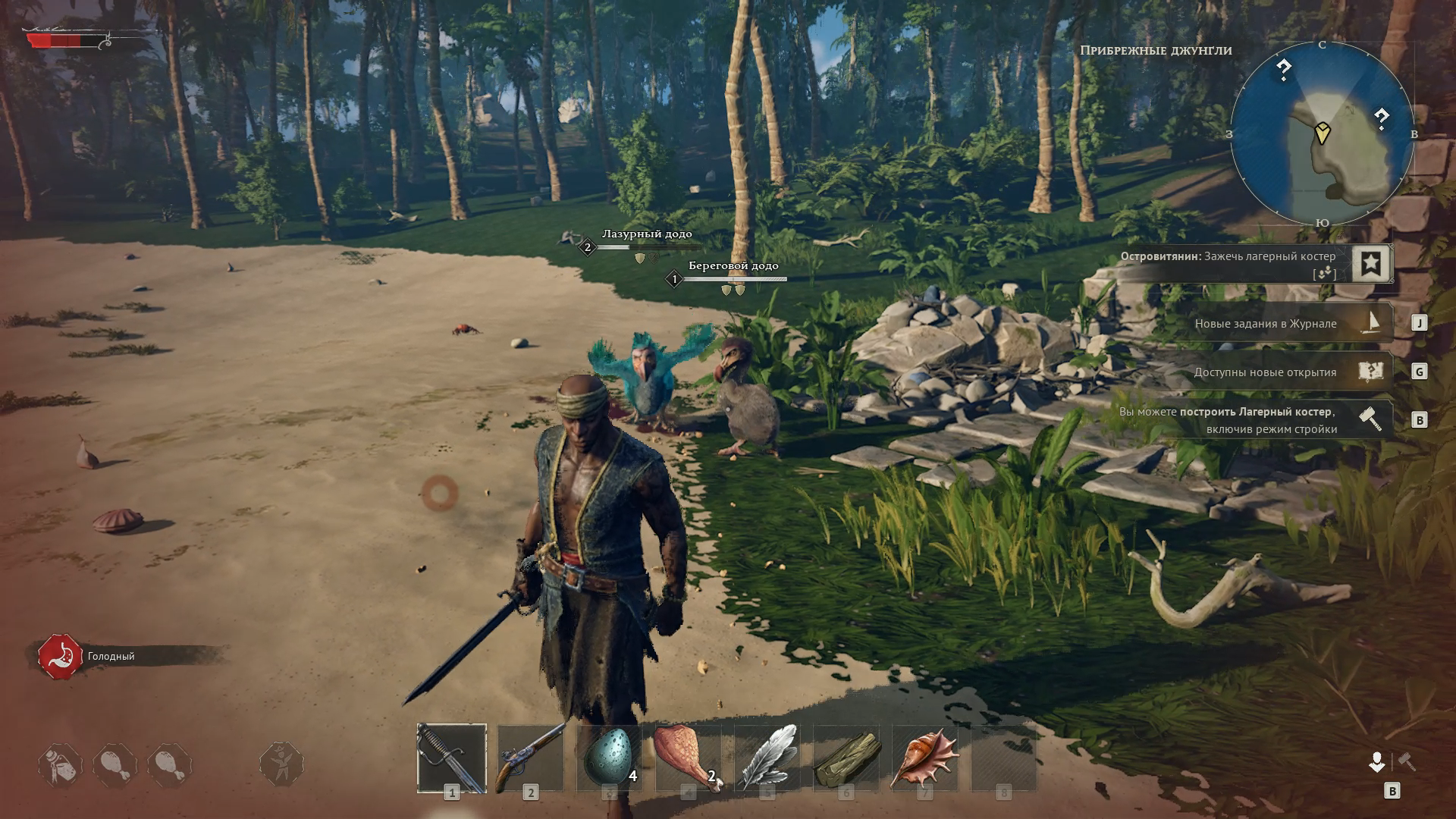Select the question mark marker east on minimap
The height and width of the screenshot is (819, 1456).
[x=1382, y=118]
